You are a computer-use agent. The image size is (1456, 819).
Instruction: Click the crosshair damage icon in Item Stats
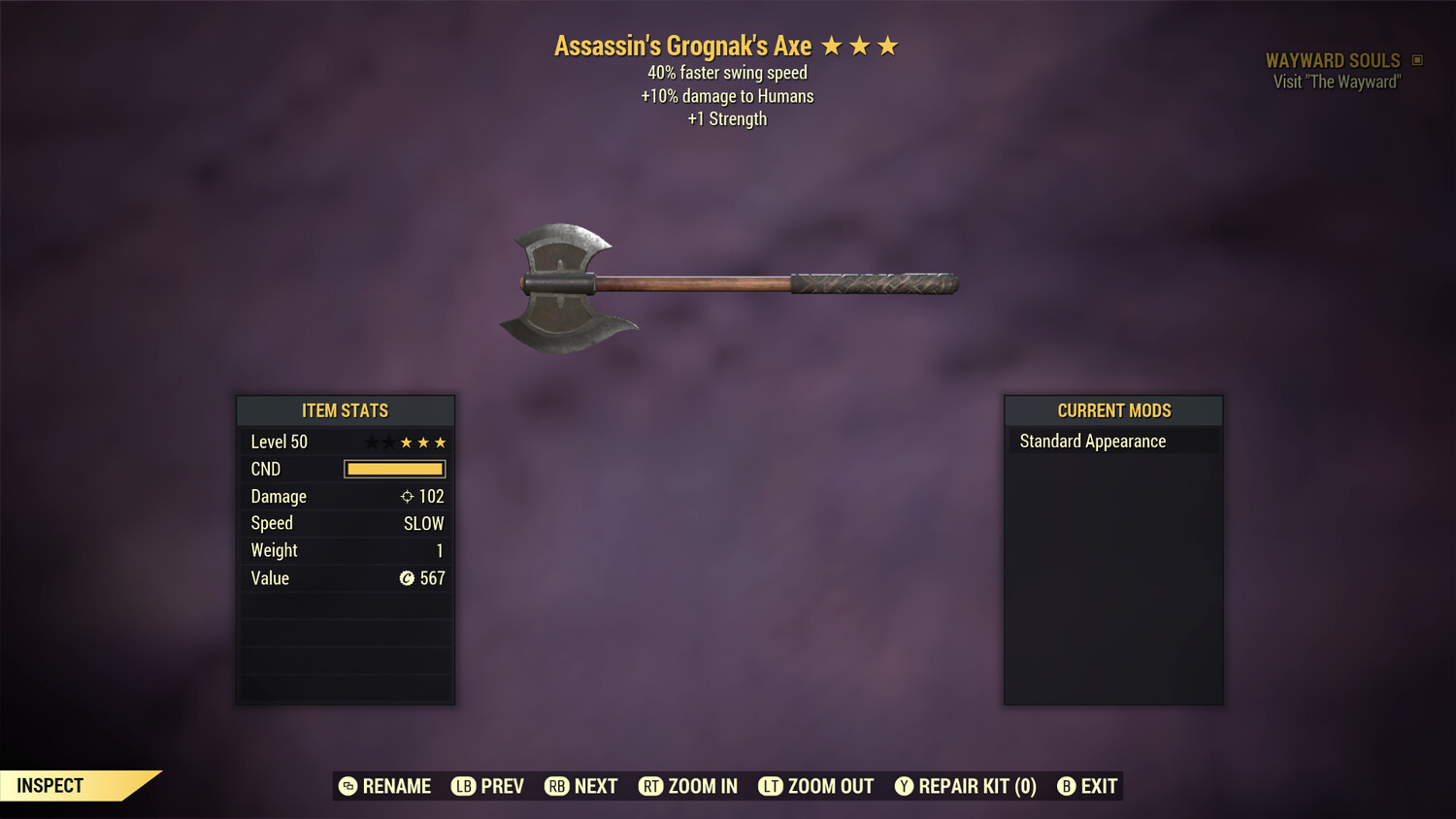pos(407,496)
